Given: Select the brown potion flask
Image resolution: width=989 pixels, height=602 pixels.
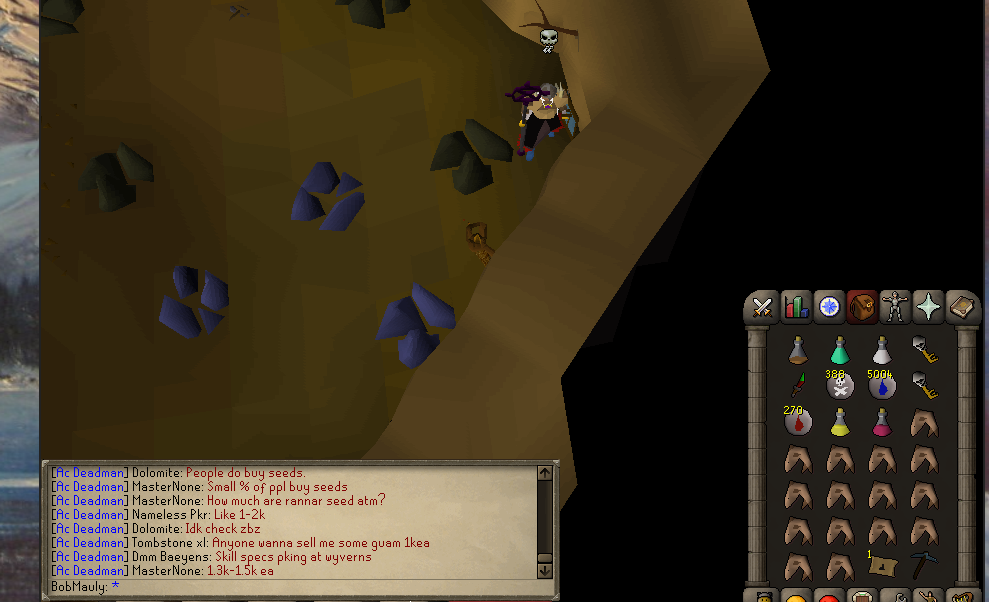Looking at the screenshot, I should click(798, 350).
